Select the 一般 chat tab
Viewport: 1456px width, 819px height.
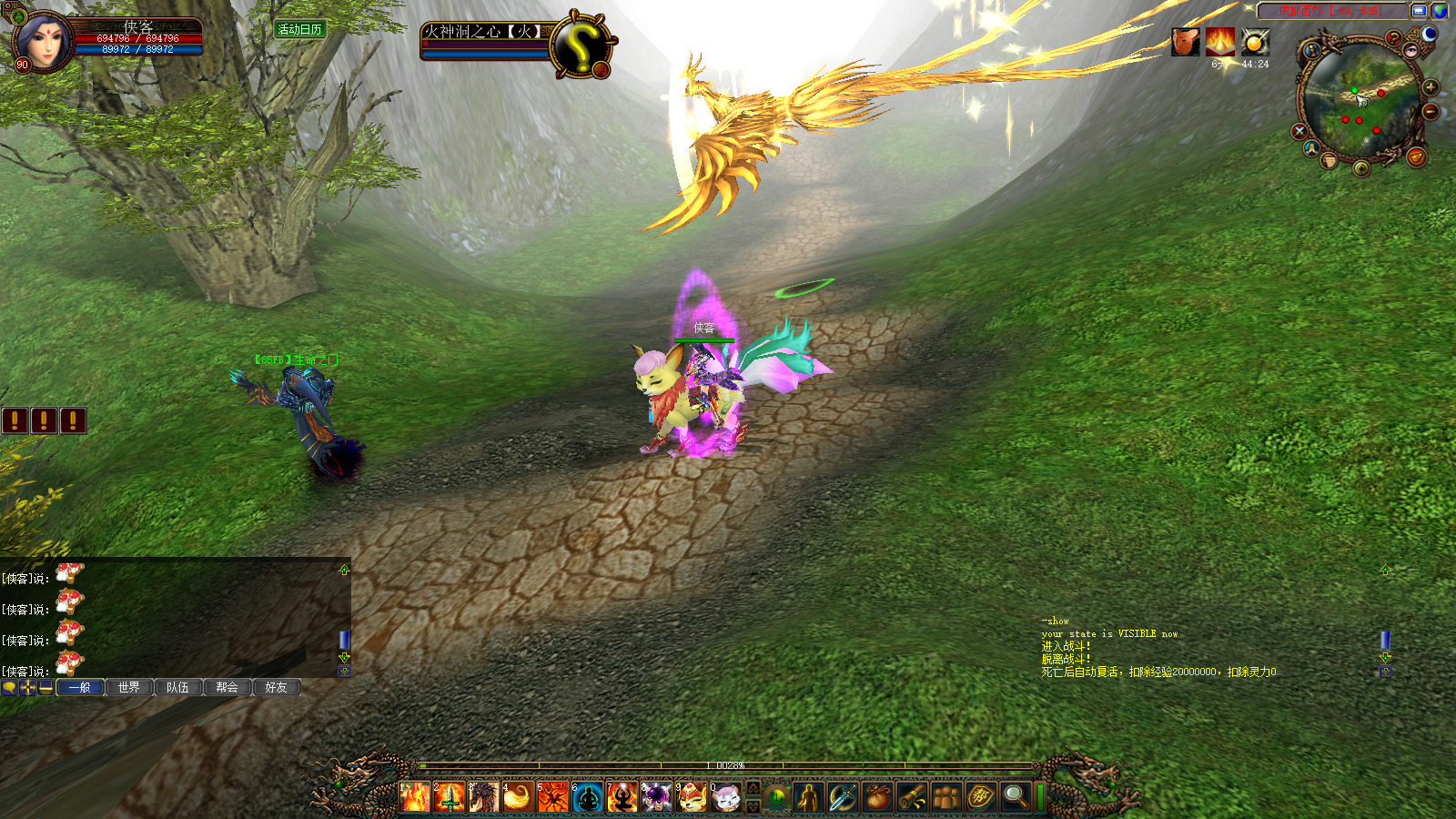click(x=80, y=687)
